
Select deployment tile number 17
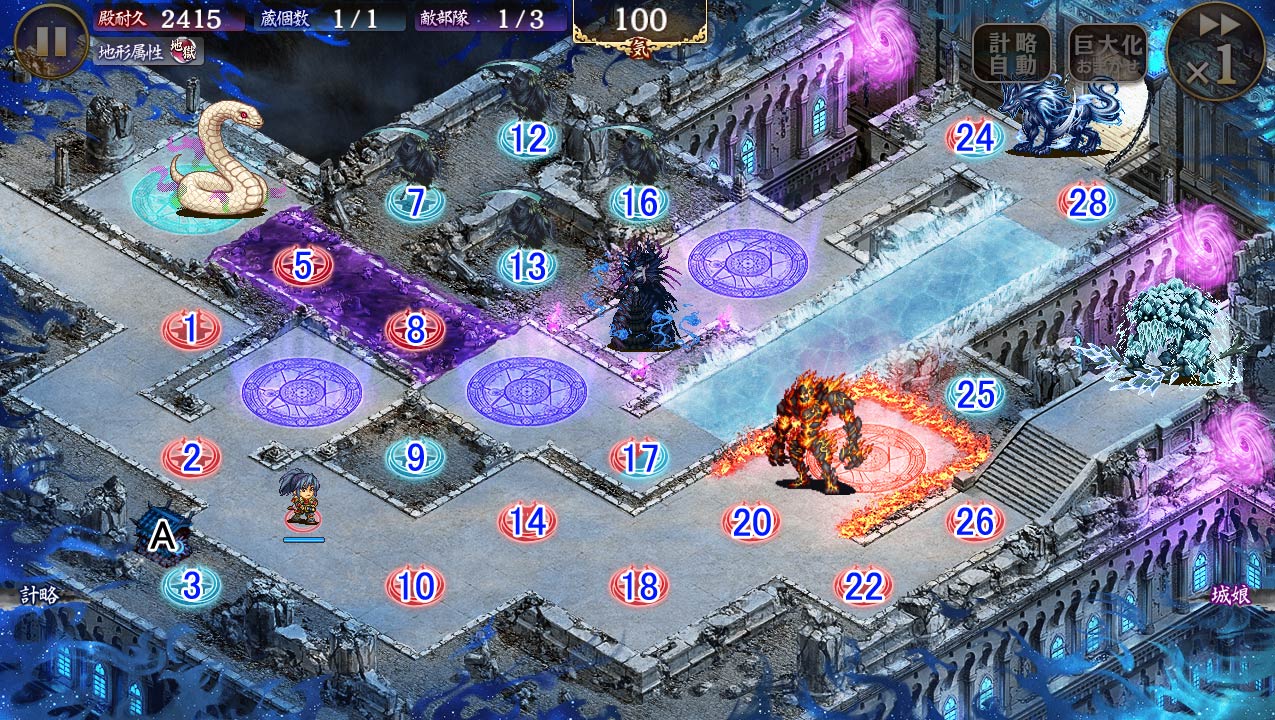[639, 458]
